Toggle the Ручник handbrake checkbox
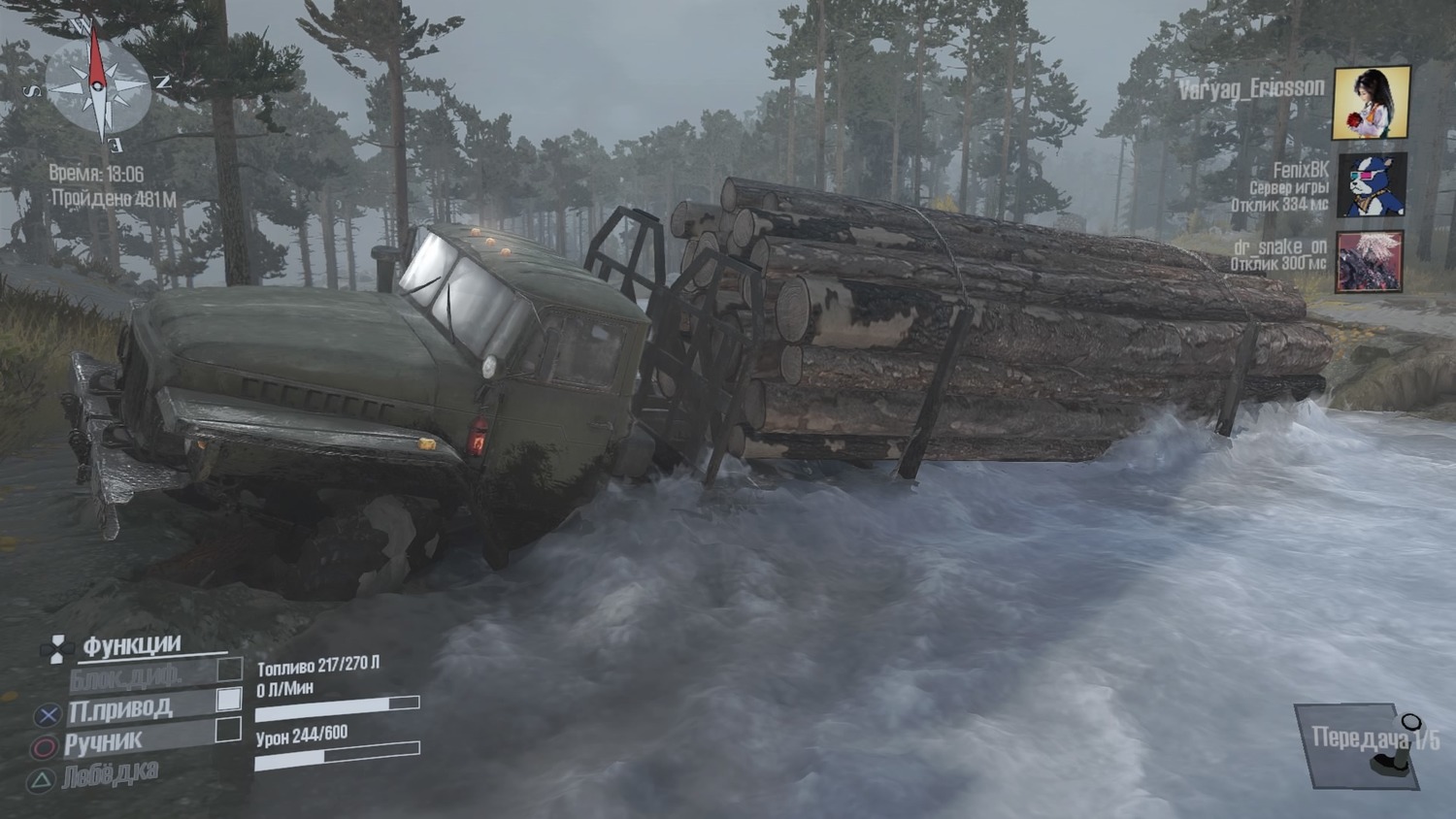Viewport: 1456px width, 819px height. point(228,730)
